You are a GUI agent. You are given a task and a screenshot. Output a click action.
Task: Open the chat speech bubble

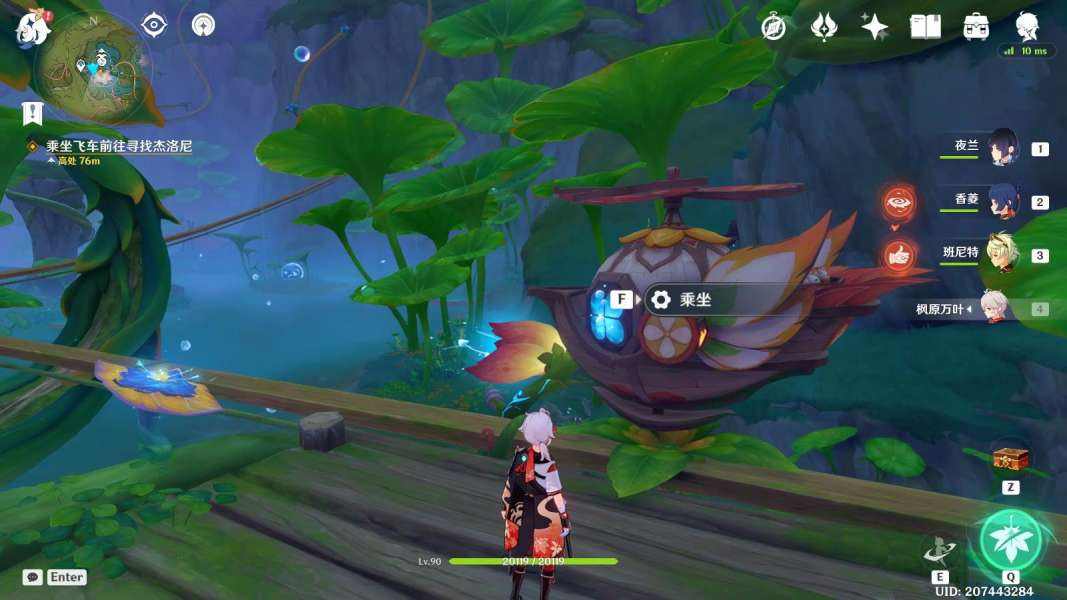[x=33, y=577]
